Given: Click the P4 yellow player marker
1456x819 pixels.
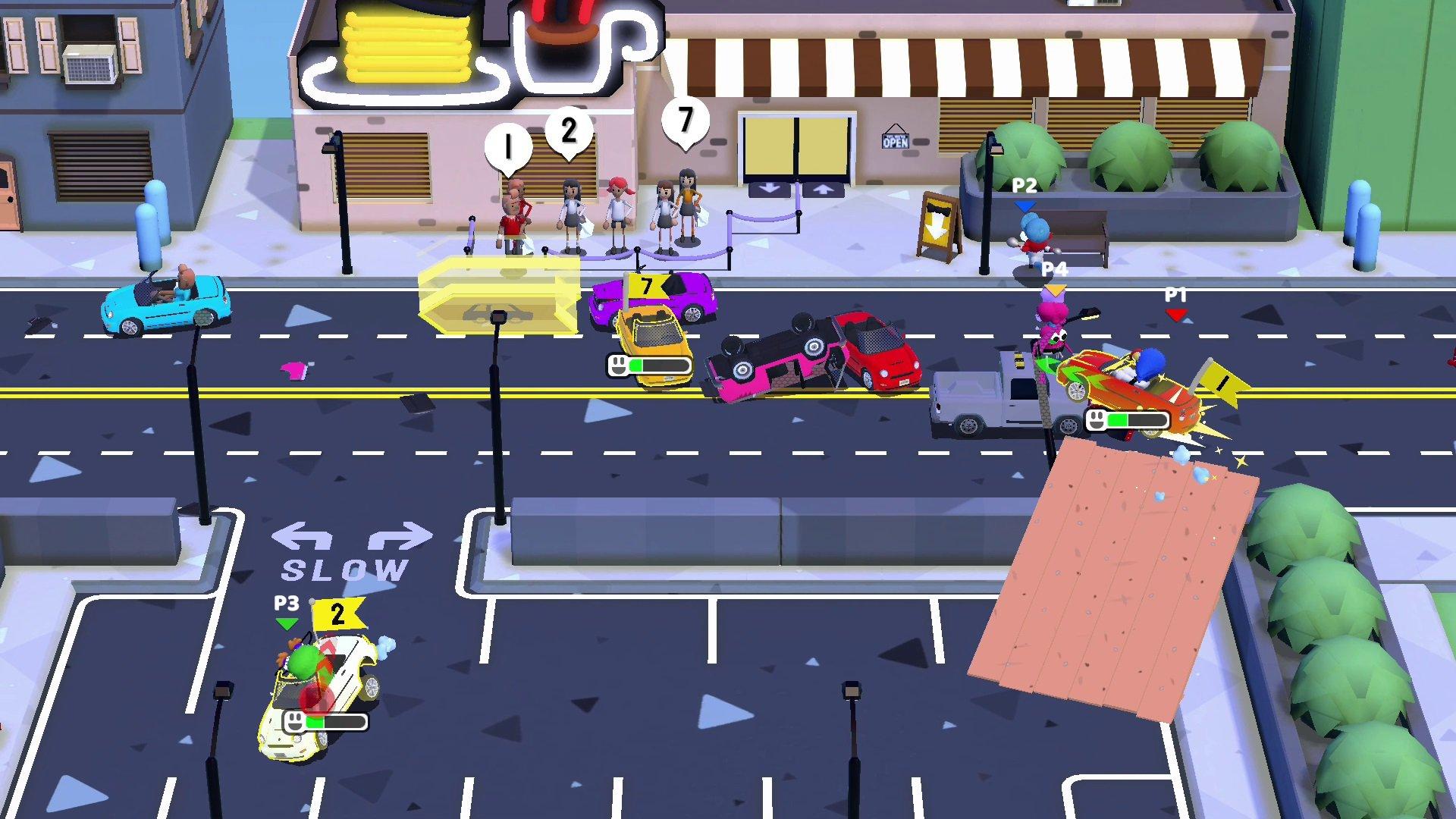Looking at the screenshot, I should pos(1055,288).
